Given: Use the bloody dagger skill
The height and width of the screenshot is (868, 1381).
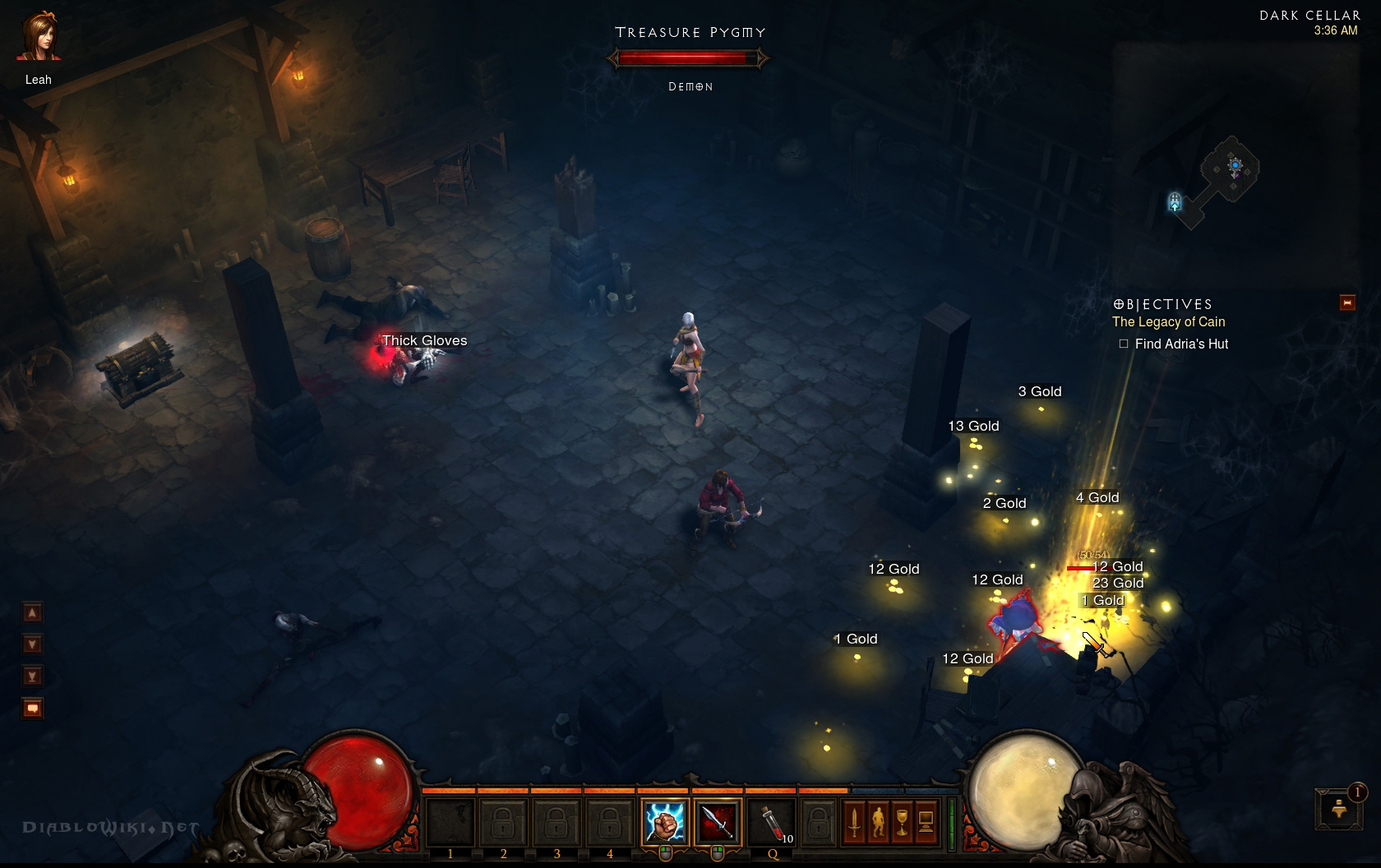Looking at the screenshot, I should 717,822.
